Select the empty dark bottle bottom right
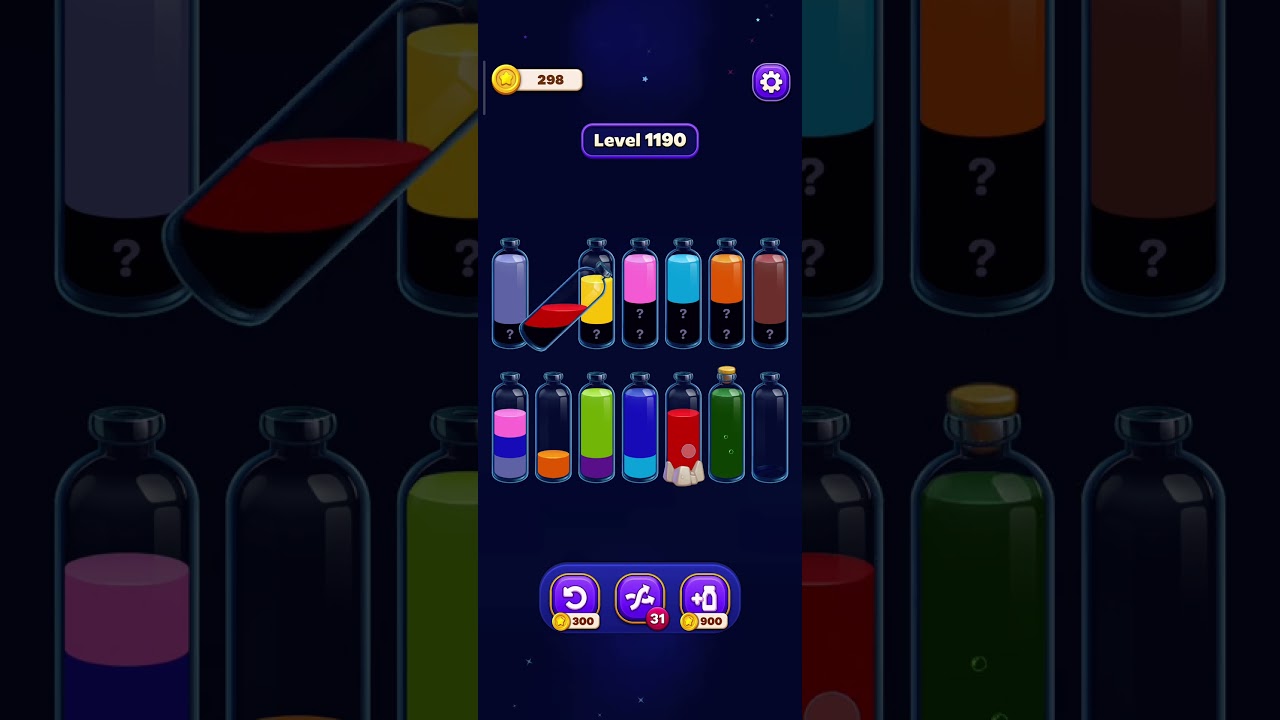The height and width of the screenshot is (720, 1280). (769, 430)
